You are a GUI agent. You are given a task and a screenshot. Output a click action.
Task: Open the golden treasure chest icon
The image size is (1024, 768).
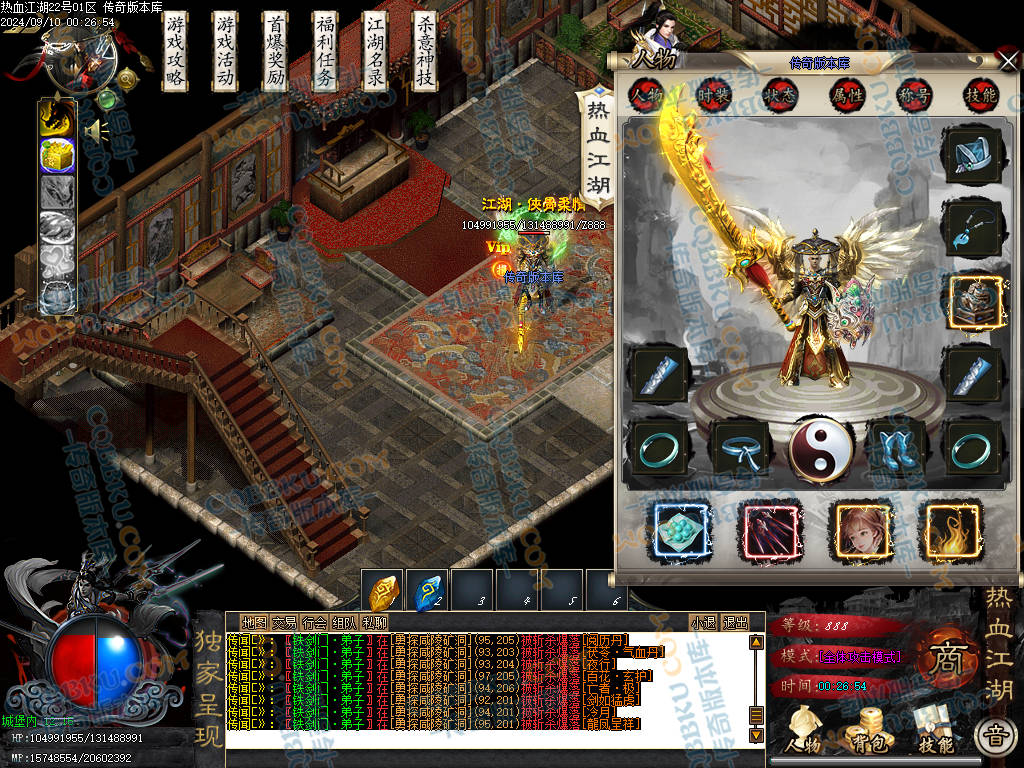point(57,155)
